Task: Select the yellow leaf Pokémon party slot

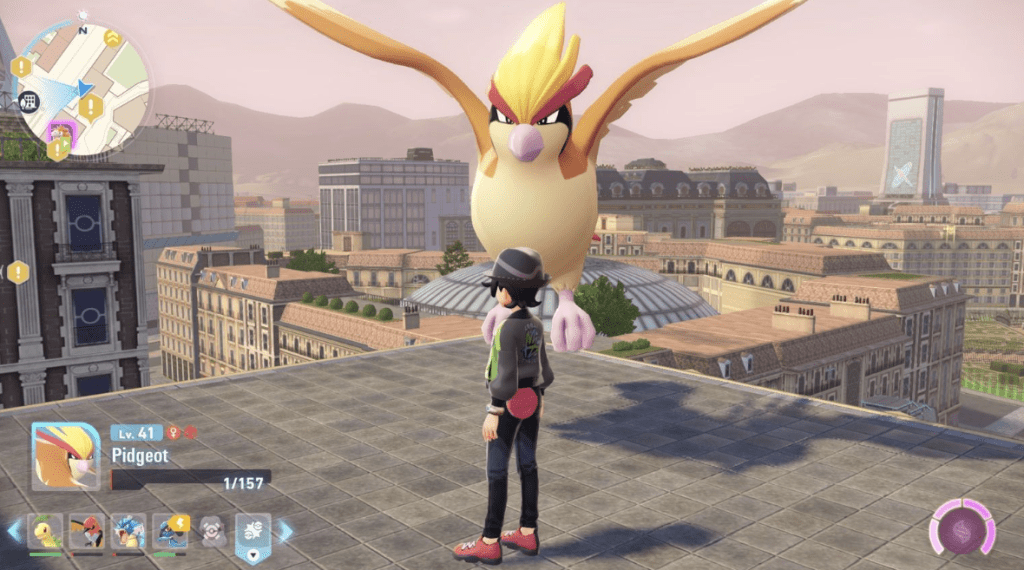Action: (45, 530)
